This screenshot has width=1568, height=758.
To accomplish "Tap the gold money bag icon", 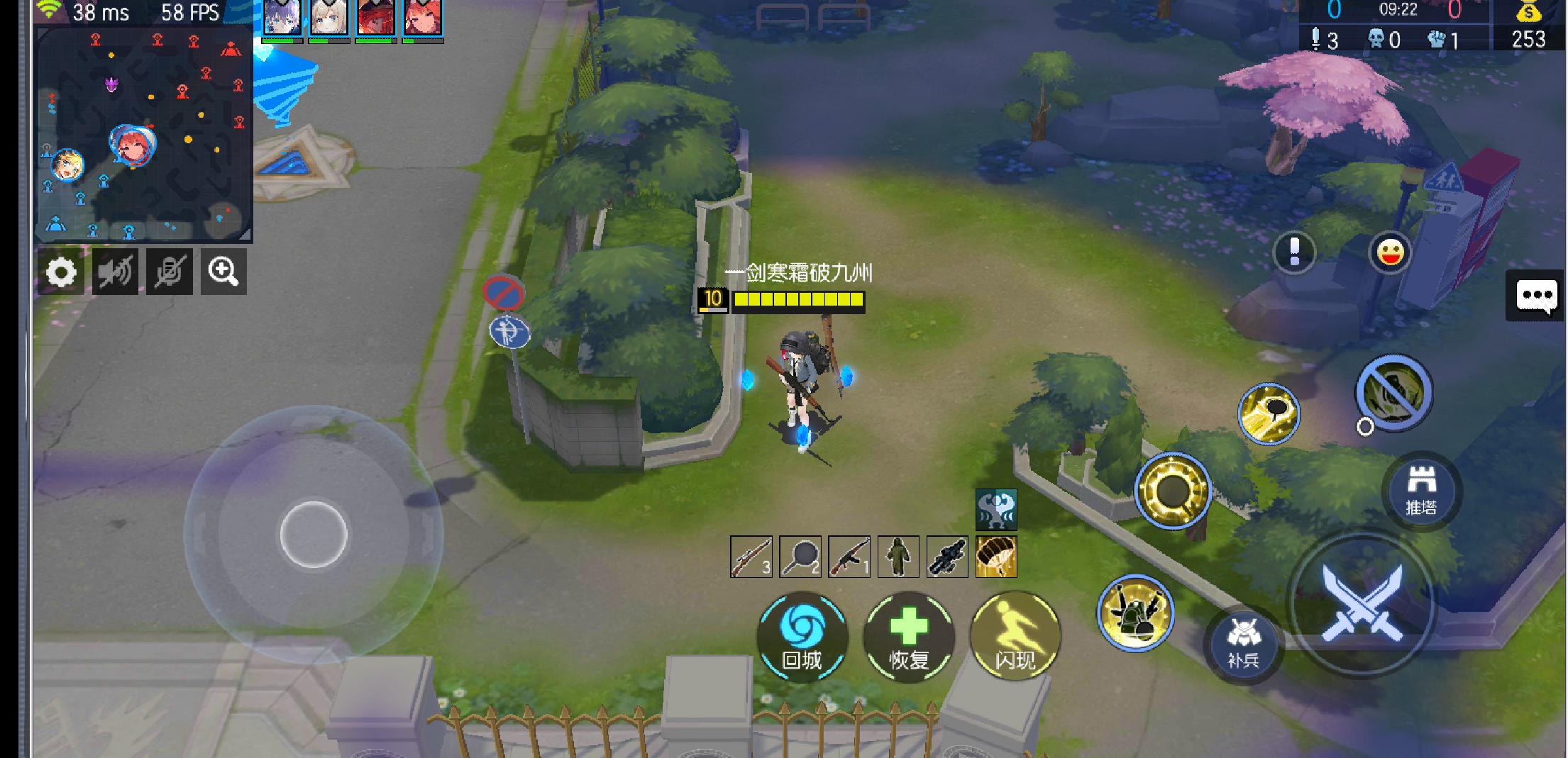I will 1529,12.
